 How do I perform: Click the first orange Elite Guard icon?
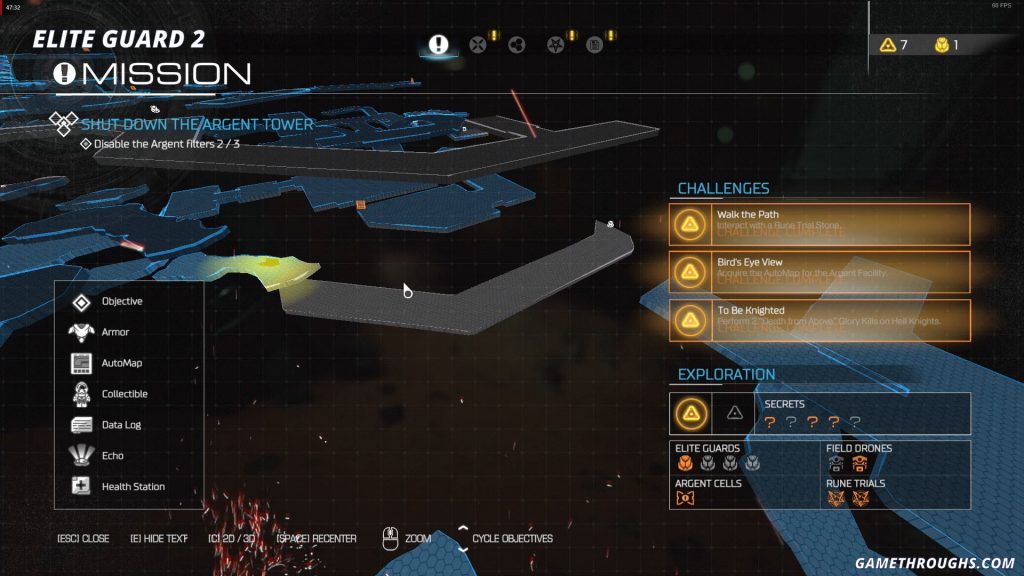tap(683, 463)
